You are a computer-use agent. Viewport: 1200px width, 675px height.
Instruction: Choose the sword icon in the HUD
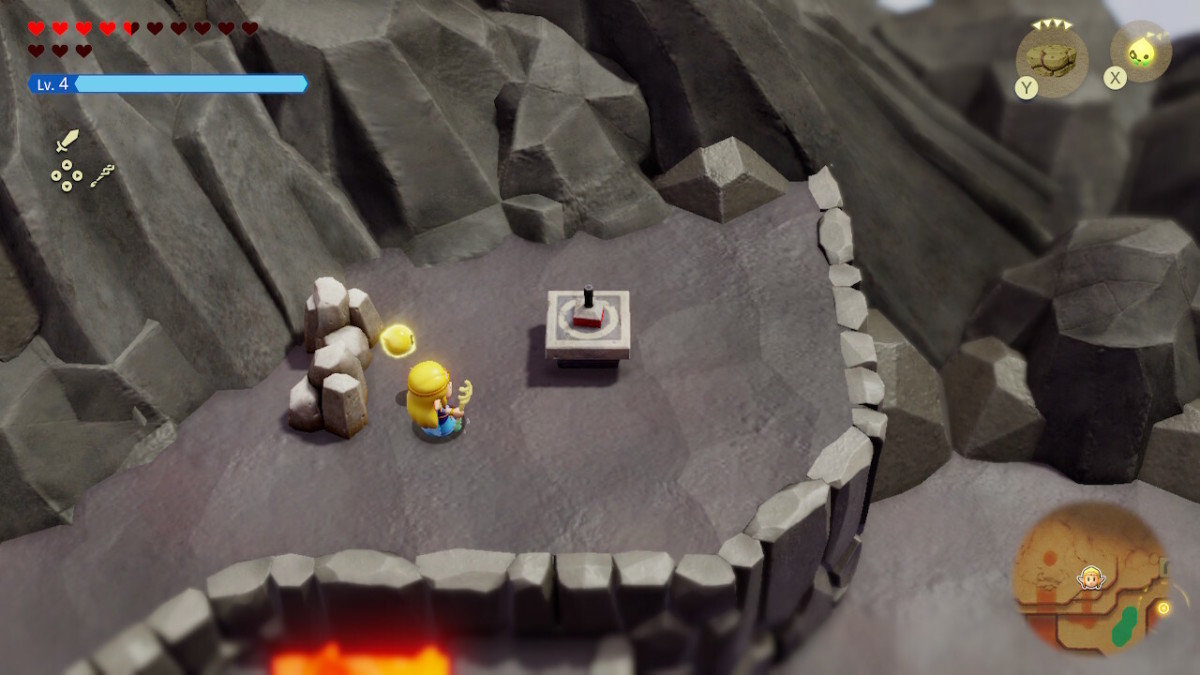coord(67,141)
